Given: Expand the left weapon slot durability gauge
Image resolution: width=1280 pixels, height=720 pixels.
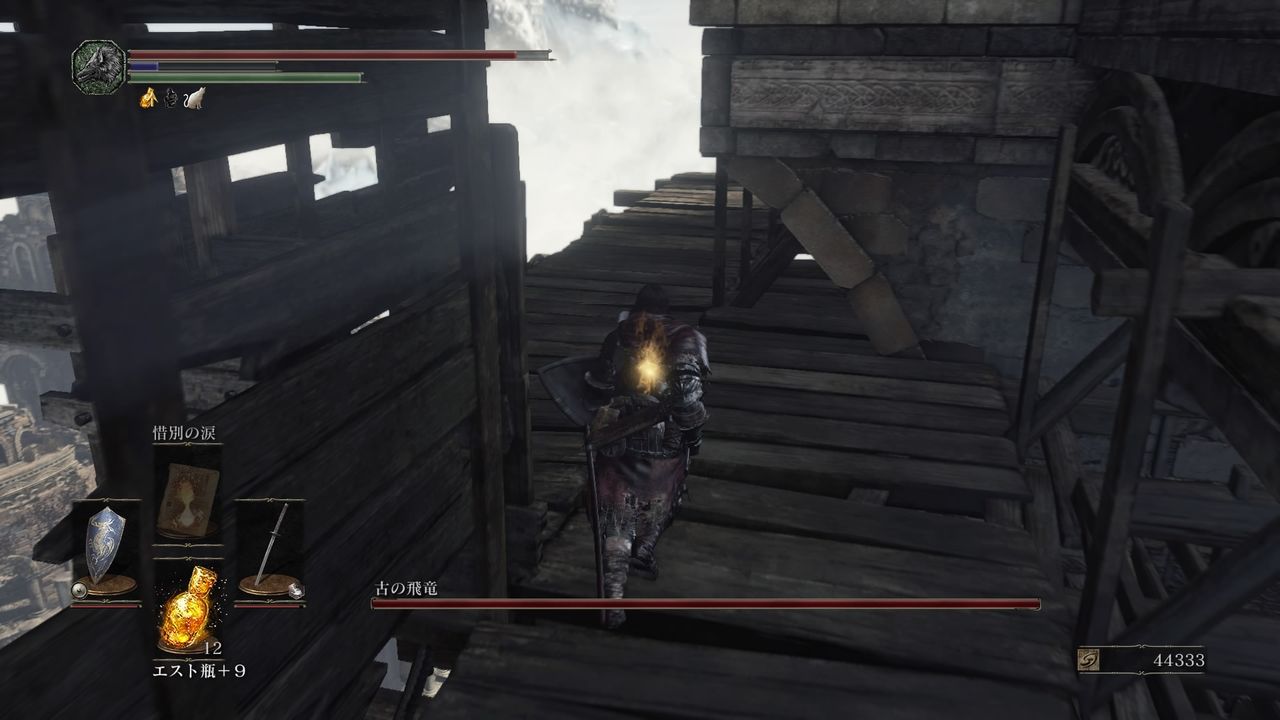Looking at the screenshot, I should [x=106, y=604].
